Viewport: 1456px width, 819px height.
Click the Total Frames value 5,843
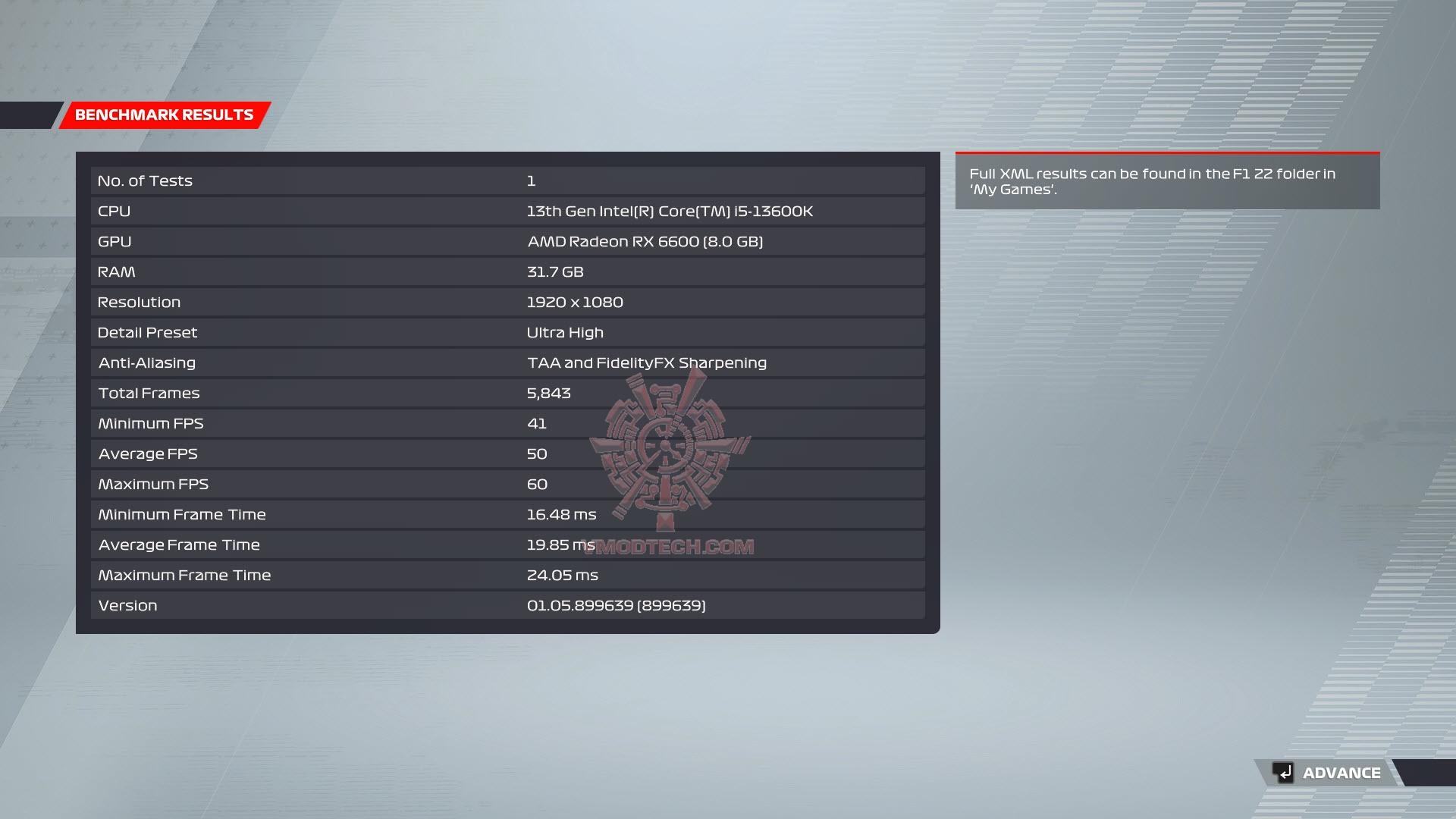point(549,393)
